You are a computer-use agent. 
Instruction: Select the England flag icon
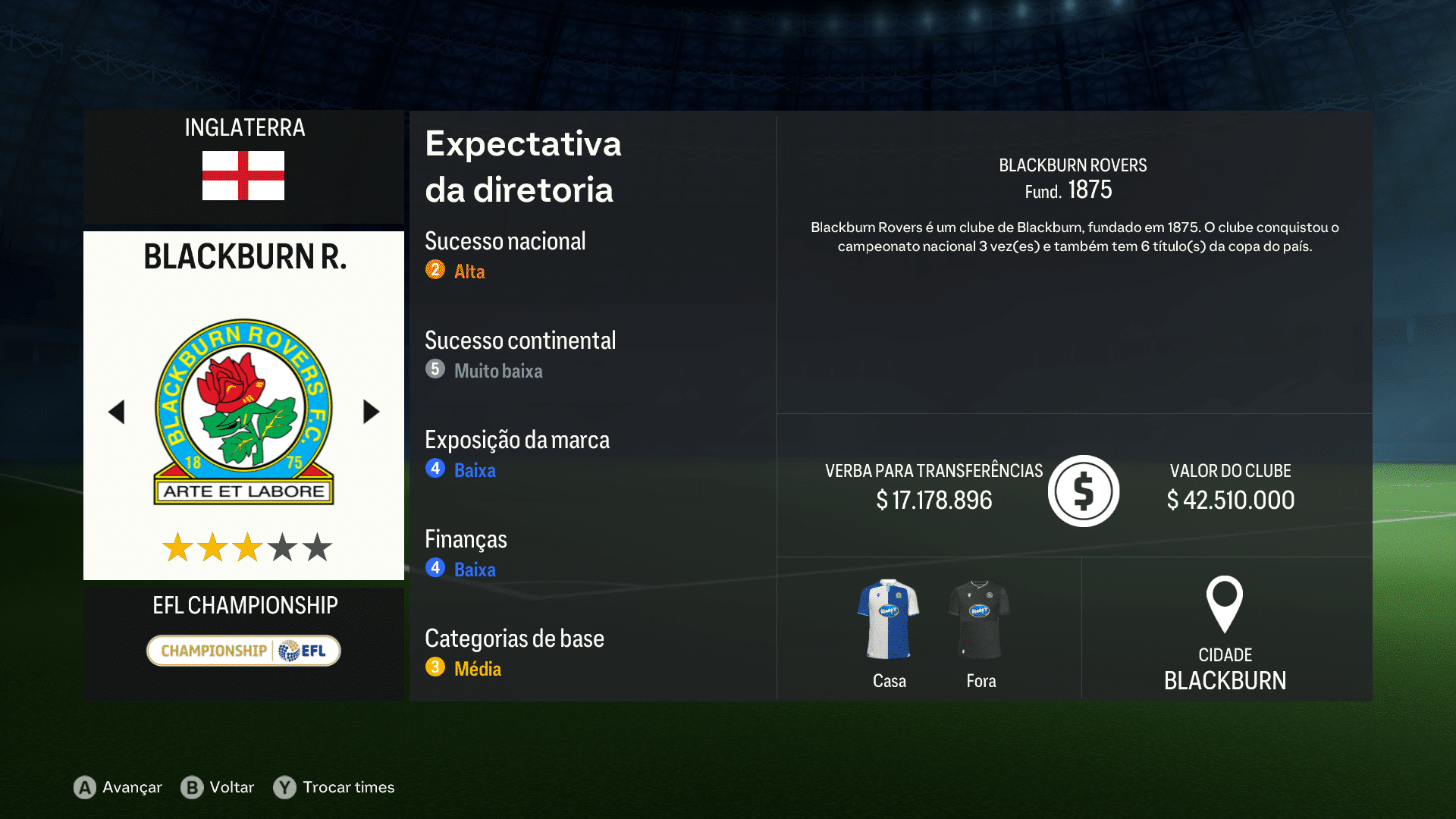[243, 176]
